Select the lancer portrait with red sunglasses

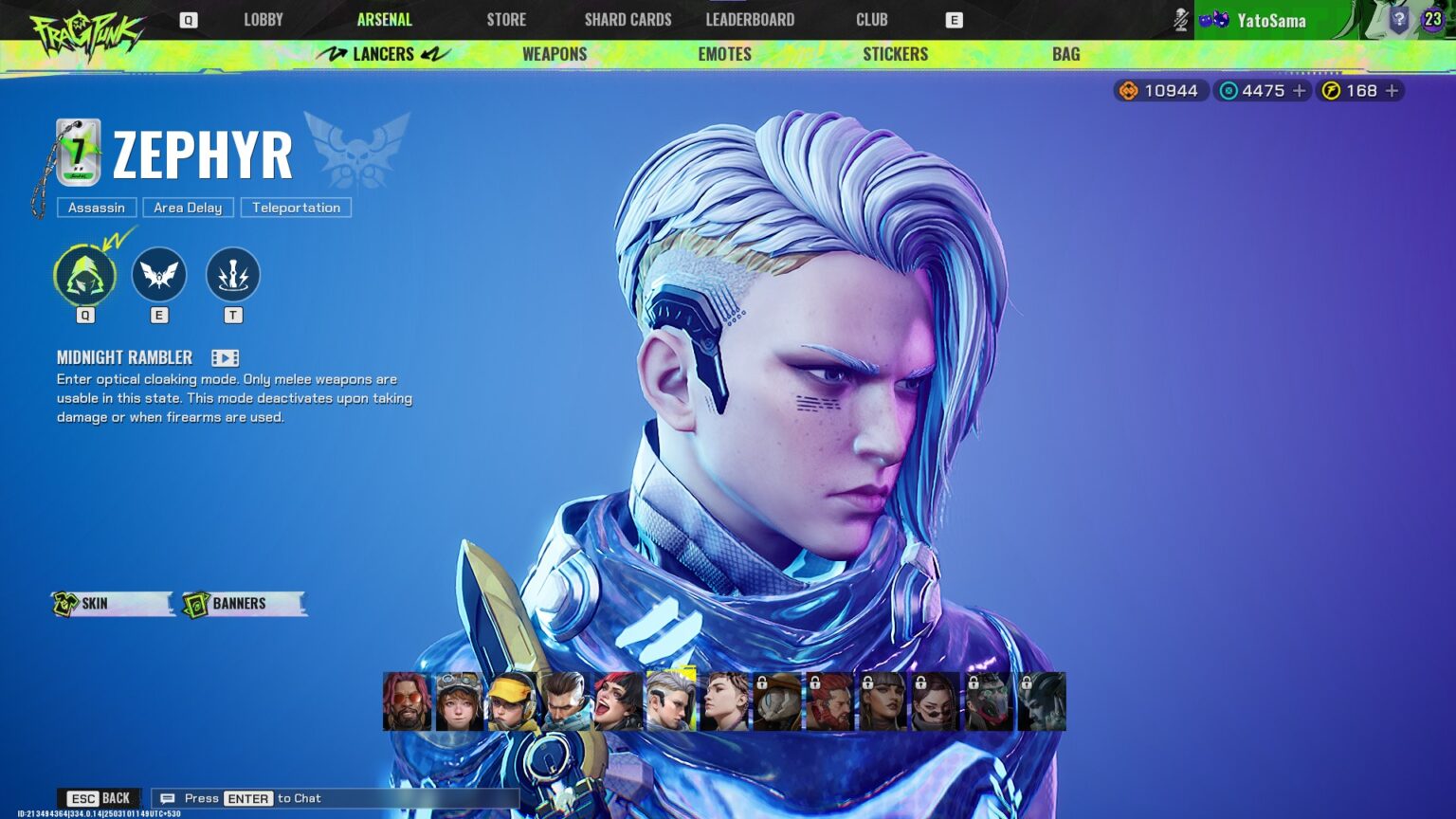[x=407, y=701]
